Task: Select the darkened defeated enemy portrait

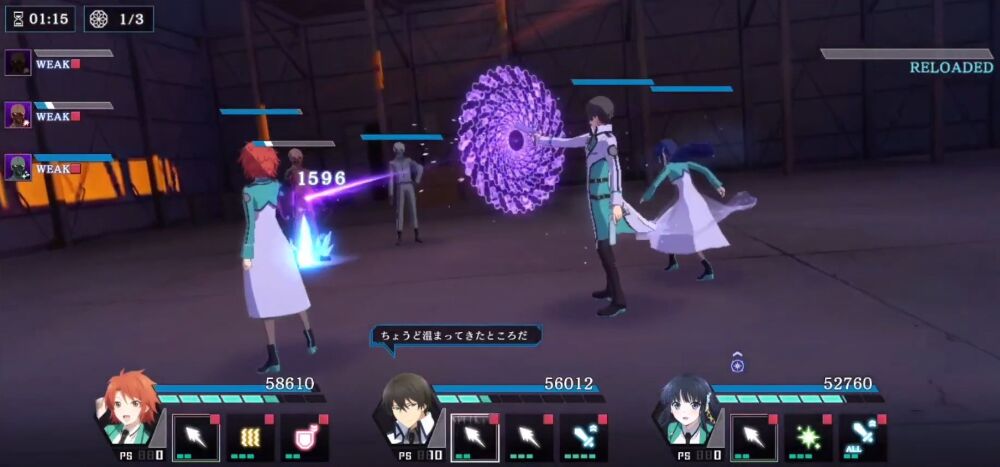Action: click(x=18, y=63)
